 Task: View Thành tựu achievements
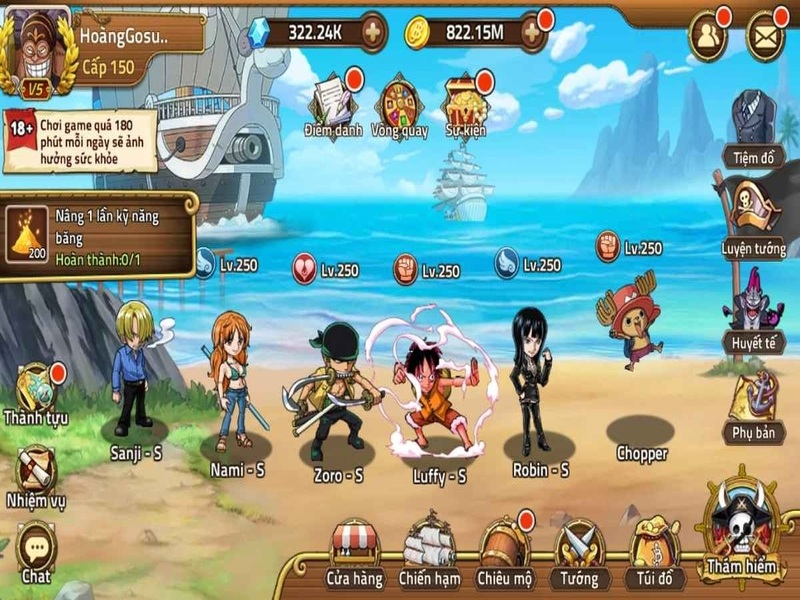pyautogui.click(x=37, y=390)
